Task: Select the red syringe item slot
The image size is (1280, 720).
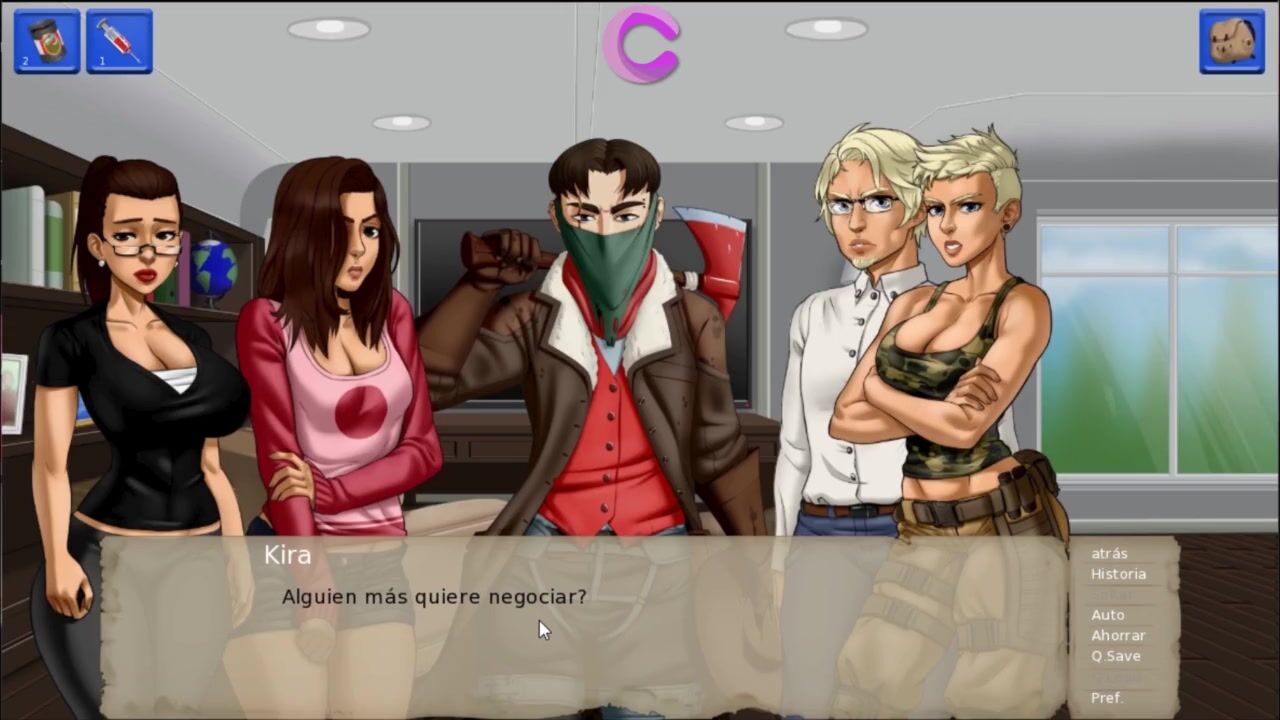Action: 119,41
